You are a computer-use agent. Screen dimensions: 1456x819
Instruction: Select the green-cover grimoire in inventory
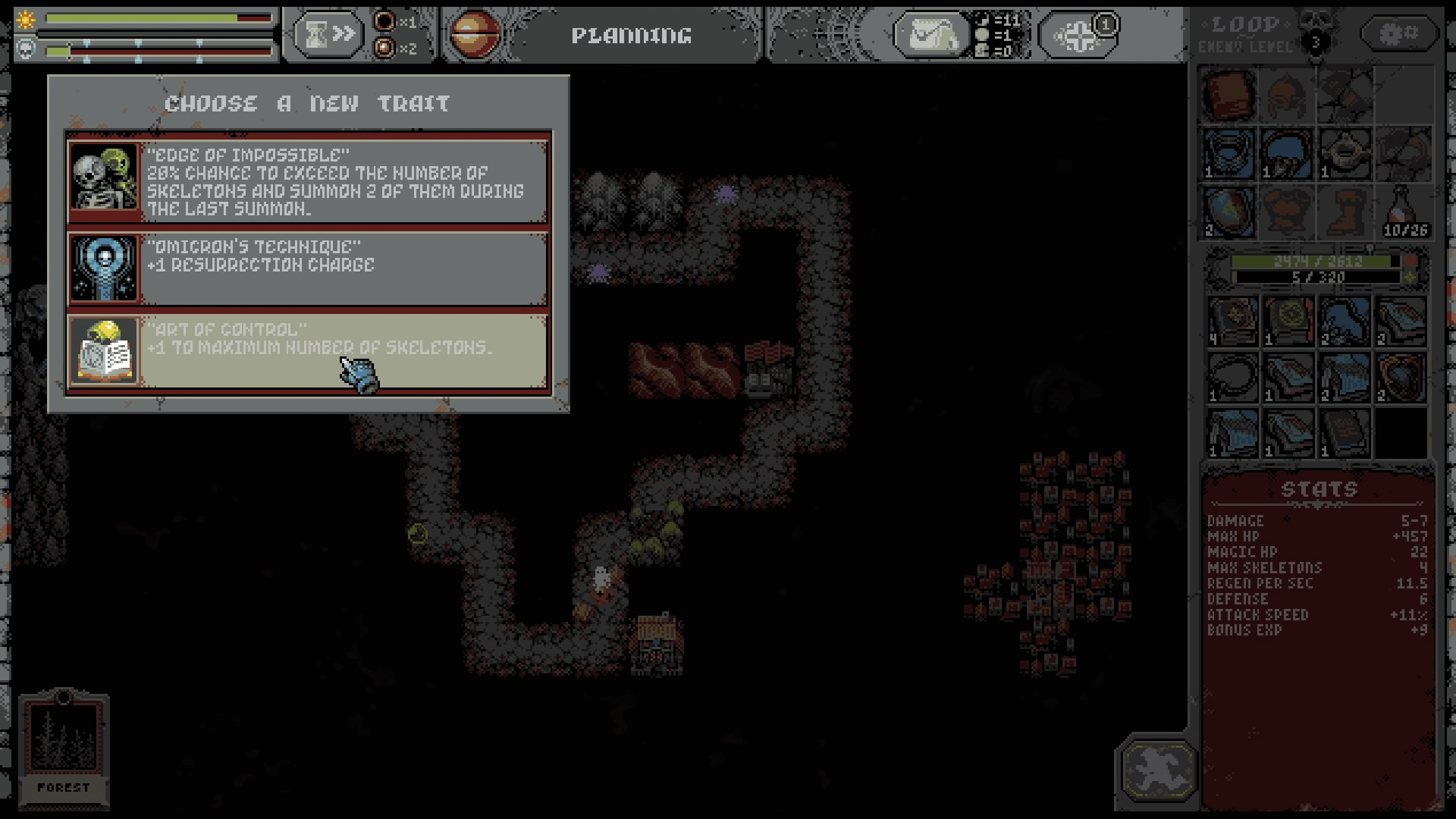click(x=1288, y=321)
